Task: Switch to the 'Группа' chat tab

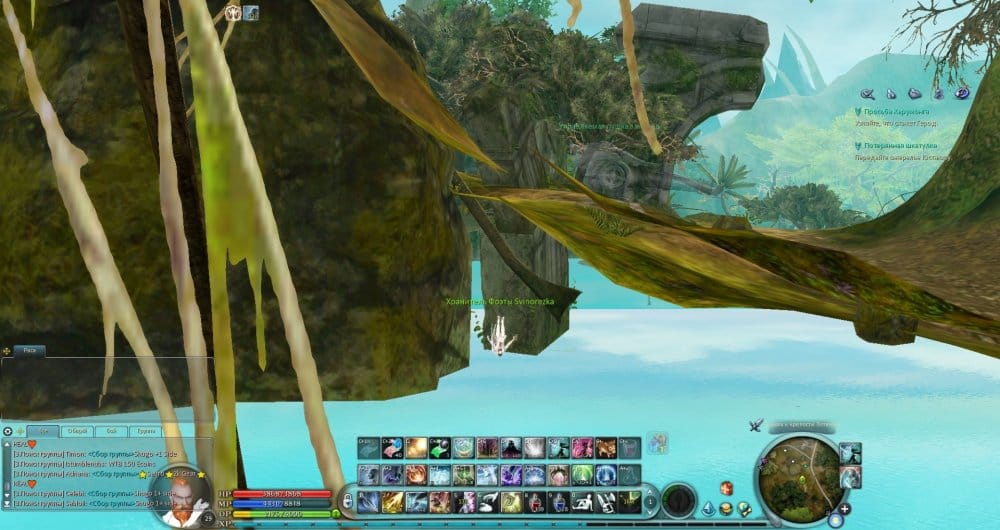Action: 145,431
